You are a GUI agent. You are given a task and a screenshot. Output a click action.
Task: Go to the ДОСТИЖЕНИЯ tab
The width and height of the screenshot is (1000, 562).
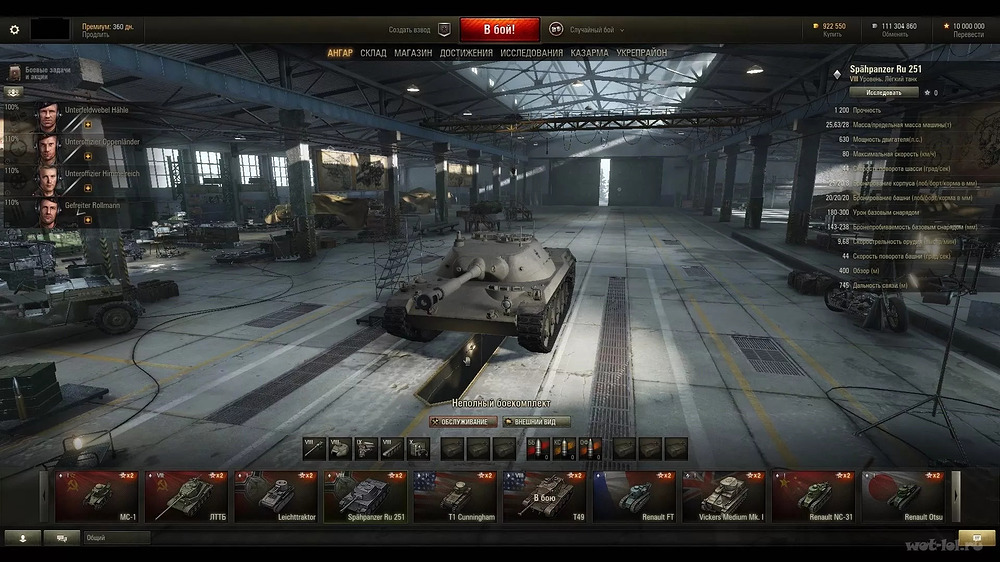point(466,53)
